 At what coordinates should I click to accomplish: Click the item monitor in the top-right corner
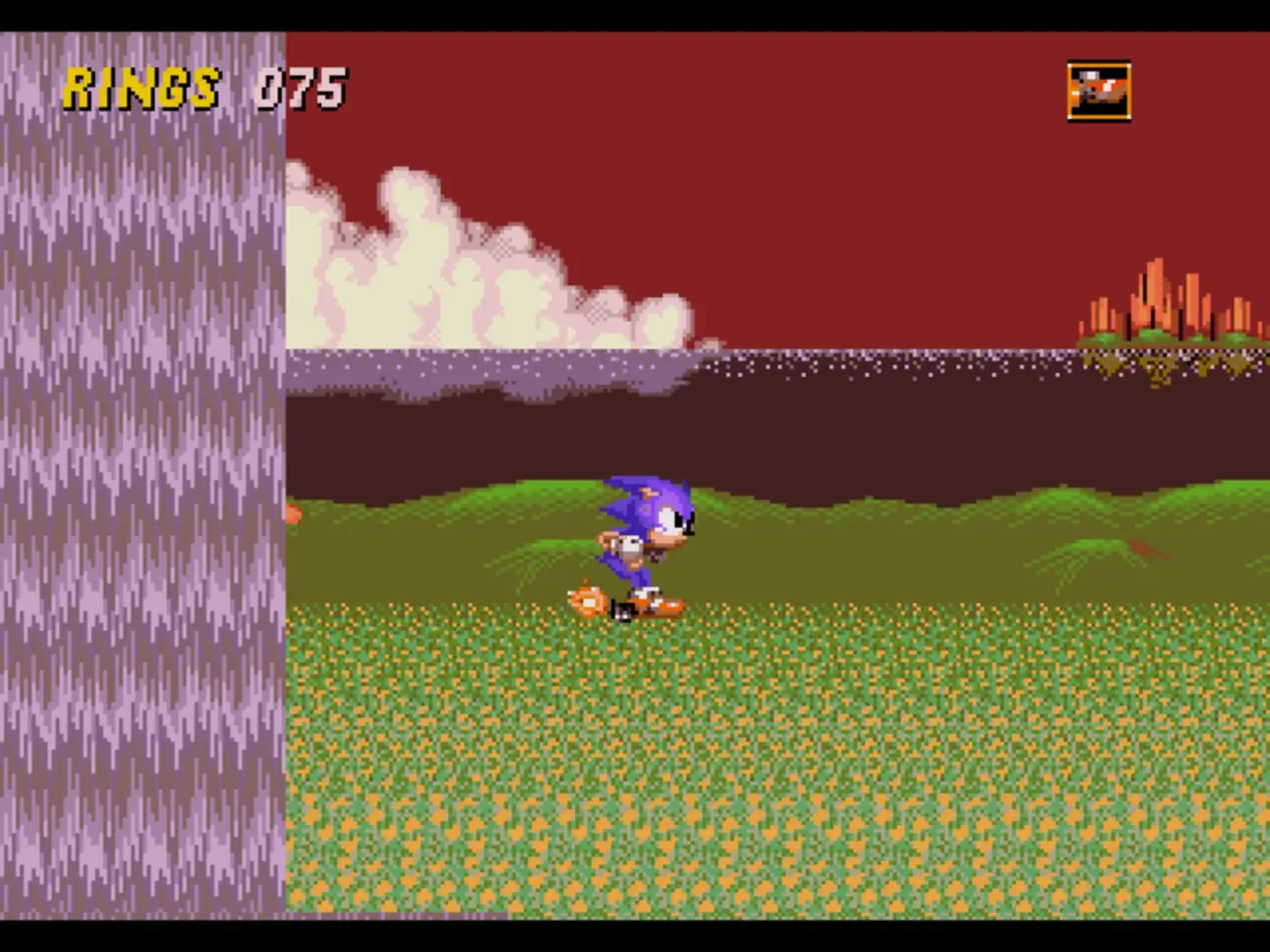(1099, 88)
